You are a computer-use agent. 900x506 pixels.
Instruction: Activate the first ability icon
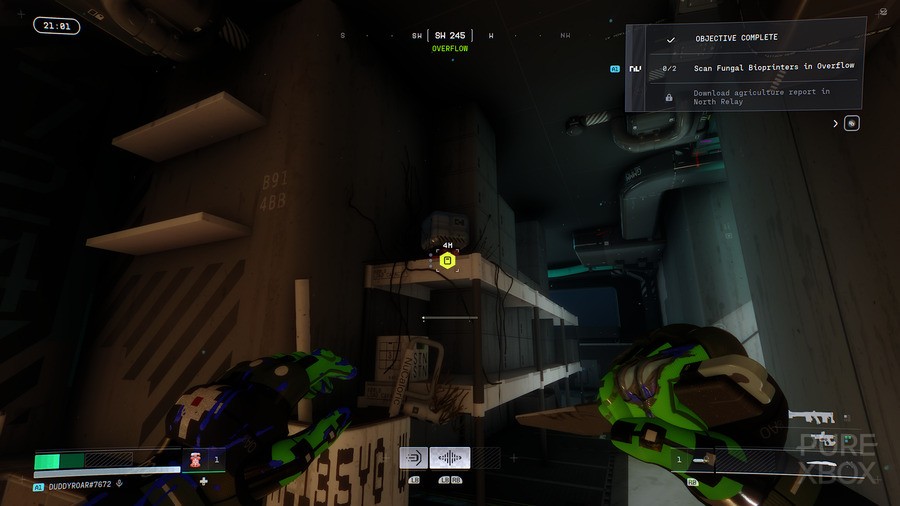click(x=414, y=458)
